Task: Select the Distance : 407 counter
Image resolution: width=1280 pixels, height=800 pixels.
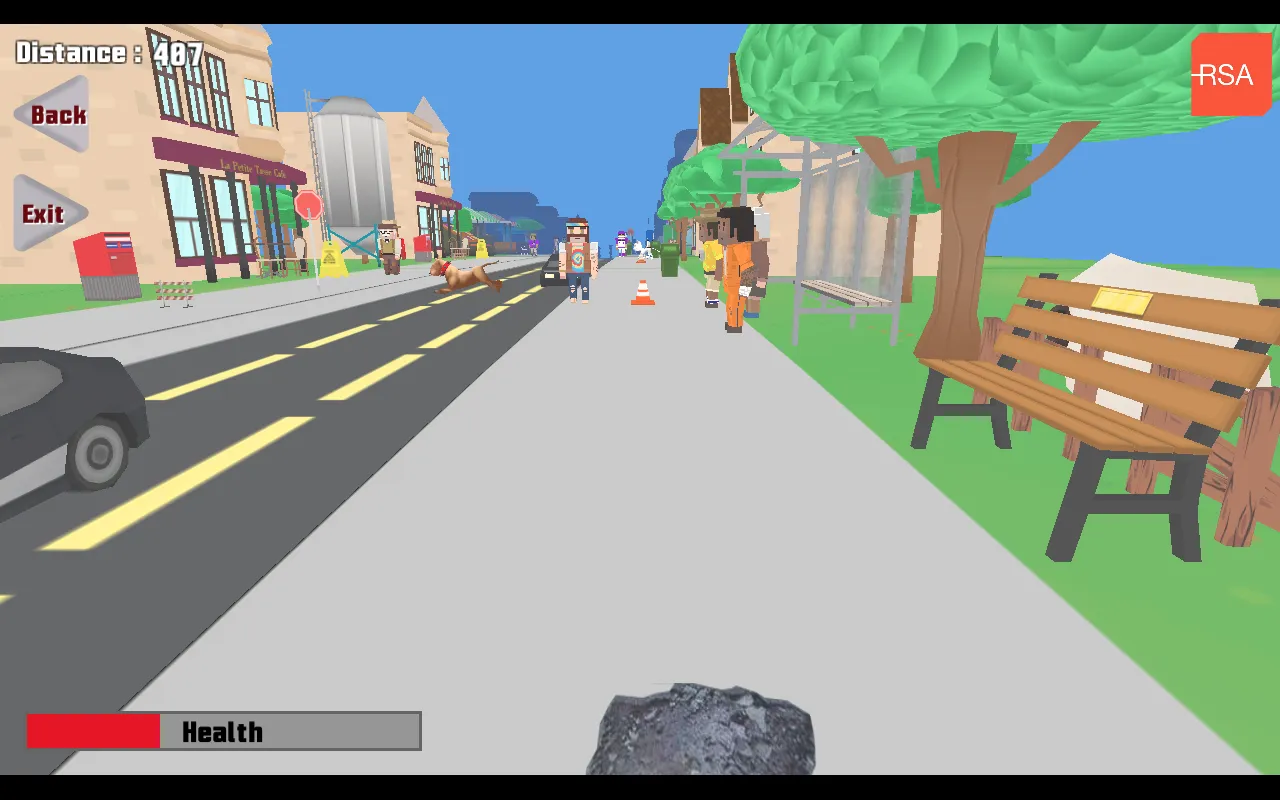Action: 110,53
